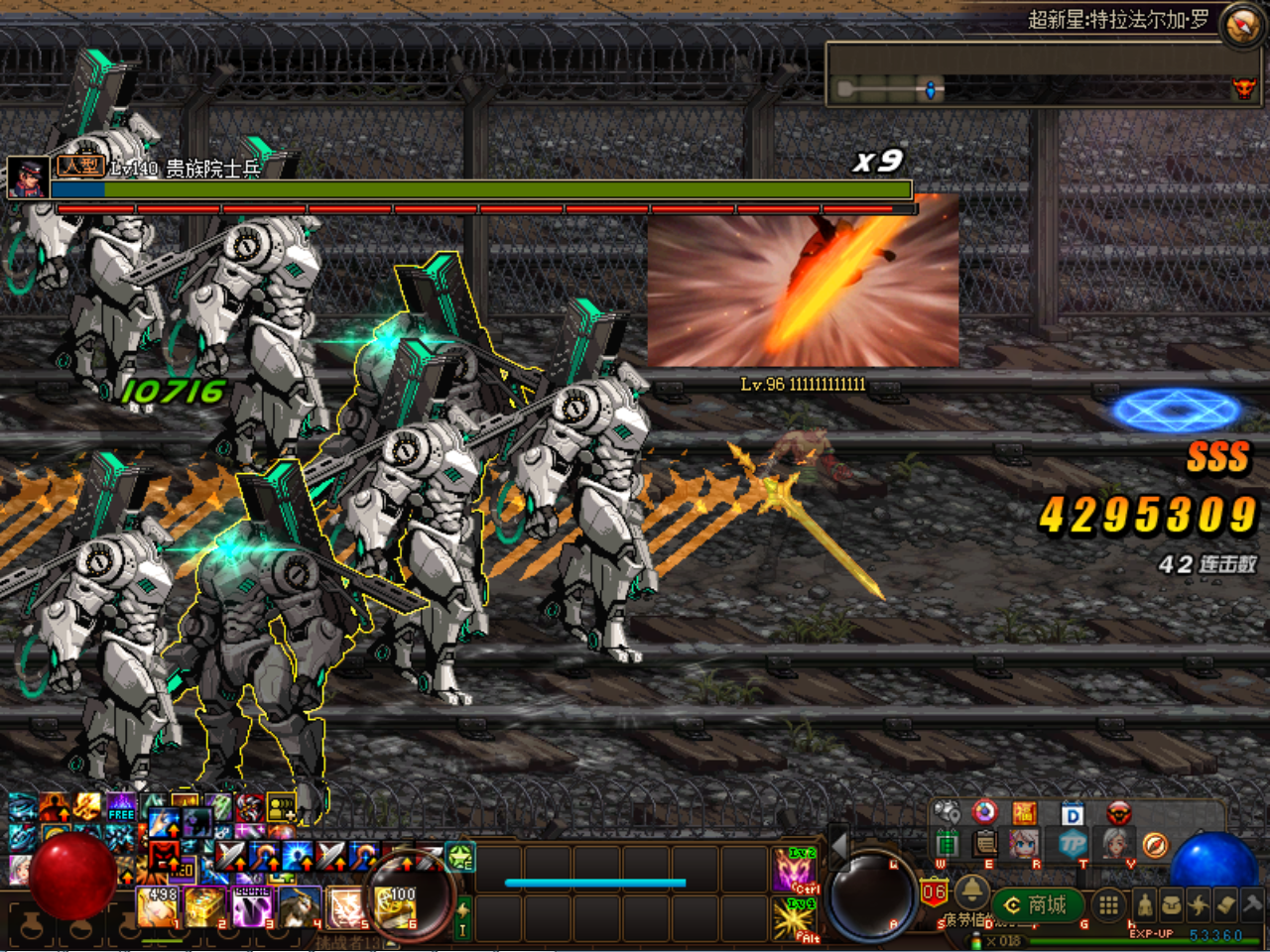This screenshot has height=952, width=1270.
Task: Open the clipboard mission list icon
Action: coord(984,844)
